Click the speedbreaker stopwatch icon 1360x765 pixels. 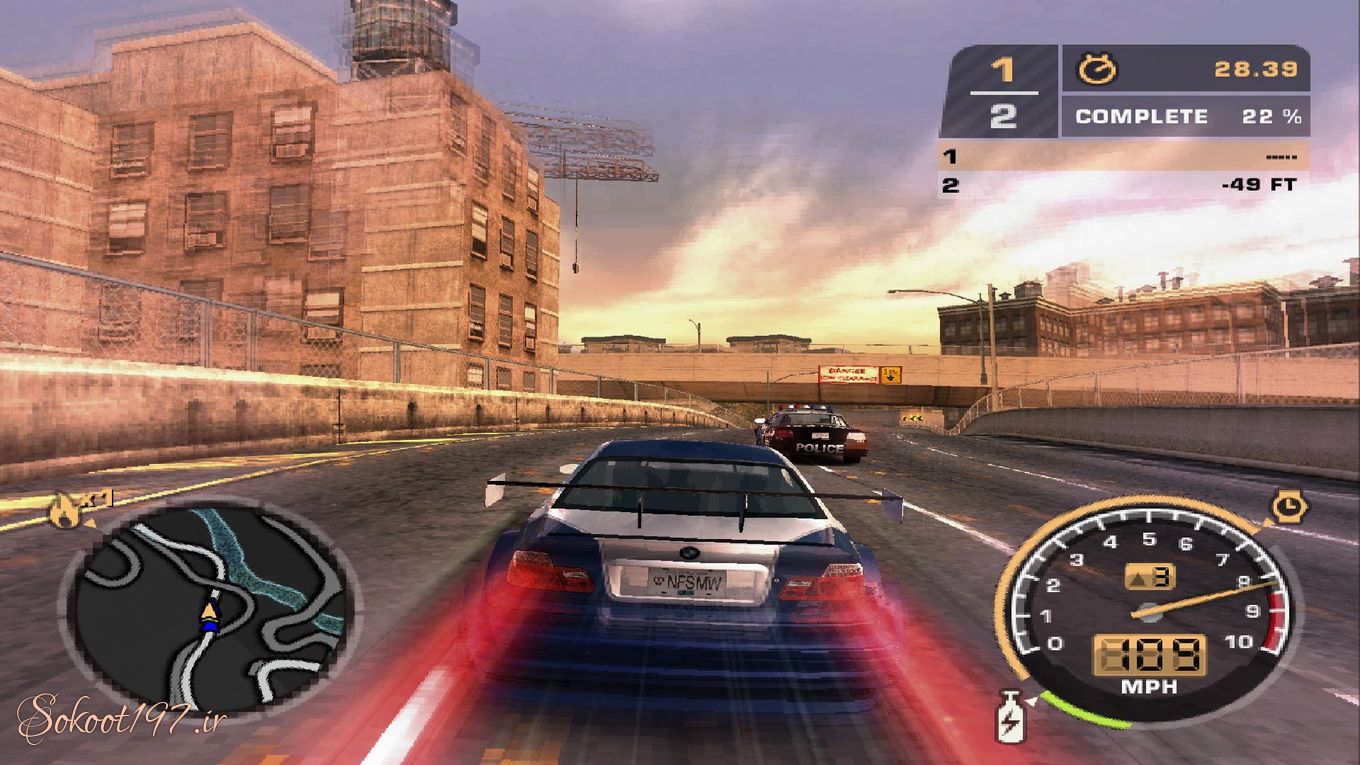pyautogui.click(x=1287, y=507)
